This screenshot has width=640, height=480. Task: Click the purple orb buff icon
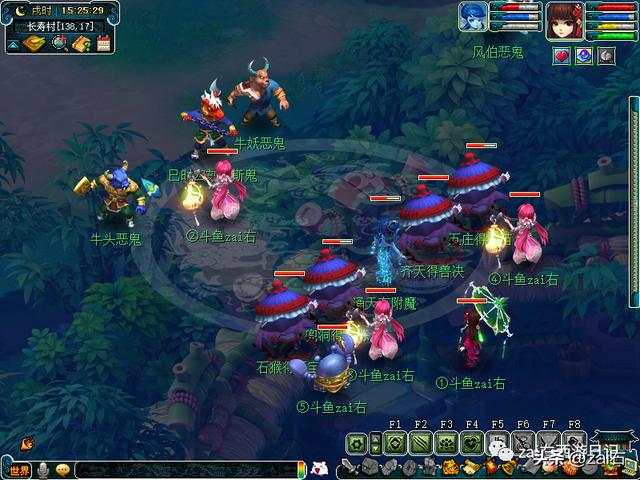583,56
